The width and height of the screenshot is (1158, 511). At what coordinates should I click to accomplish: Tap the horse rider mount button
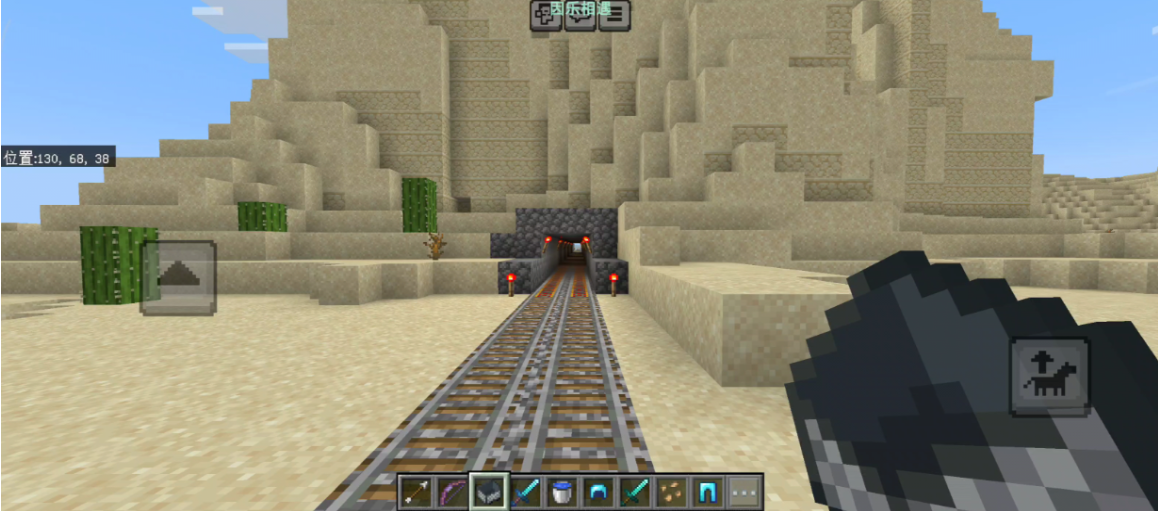[x=1049, y=376]
